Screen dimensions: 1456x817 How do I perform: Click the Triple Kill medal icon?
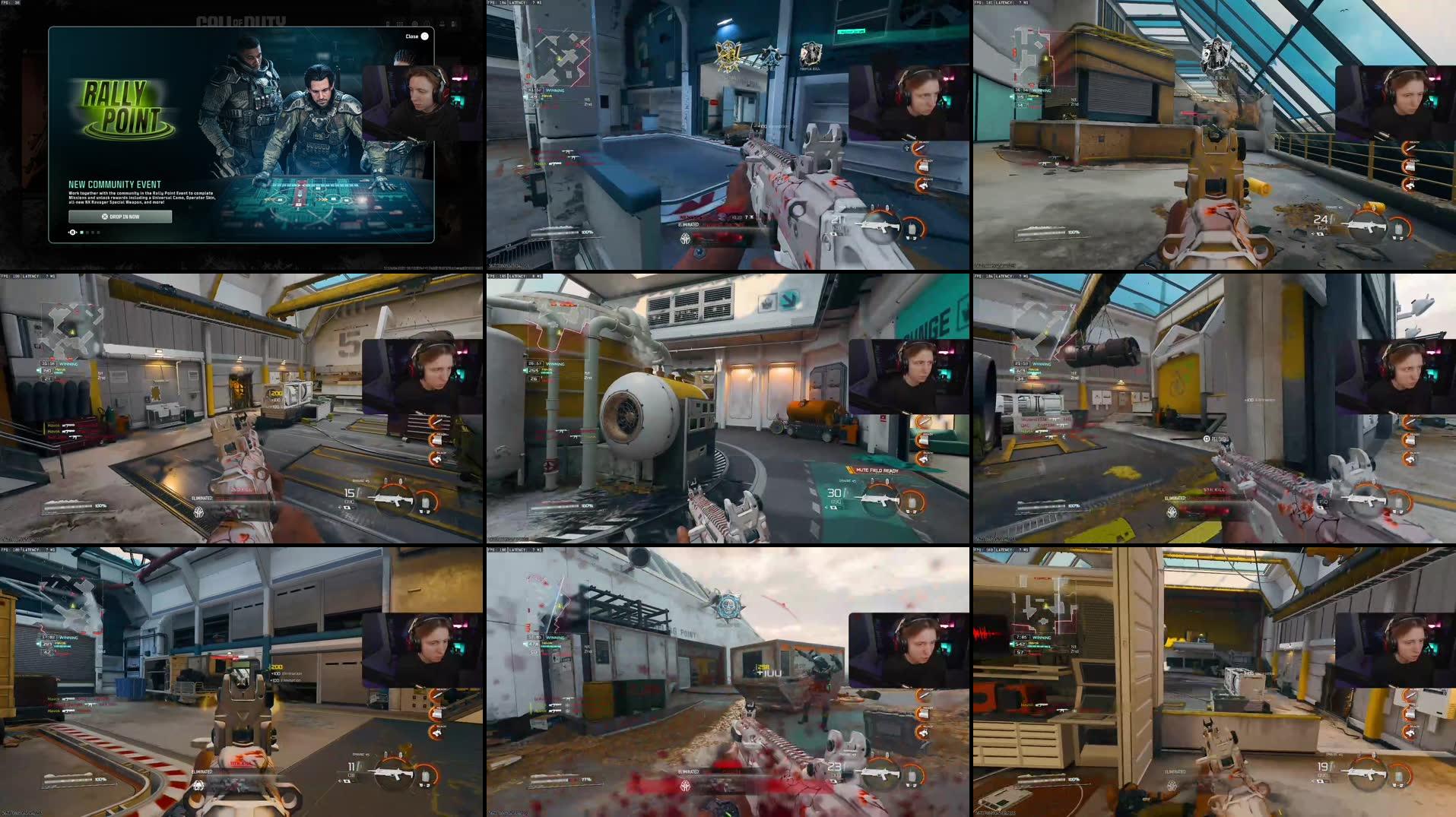[810, 55]
